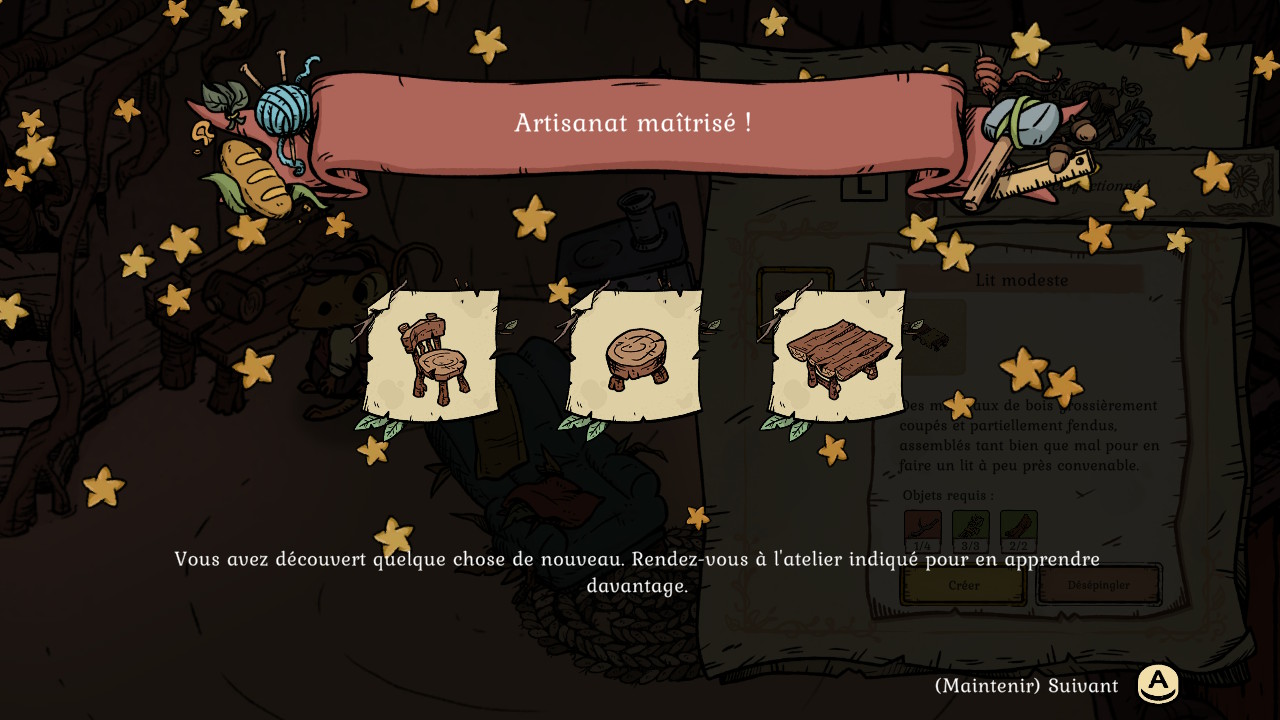Select the wooden chair recipe card
1280x720 pixels.
tap(433, 356)
